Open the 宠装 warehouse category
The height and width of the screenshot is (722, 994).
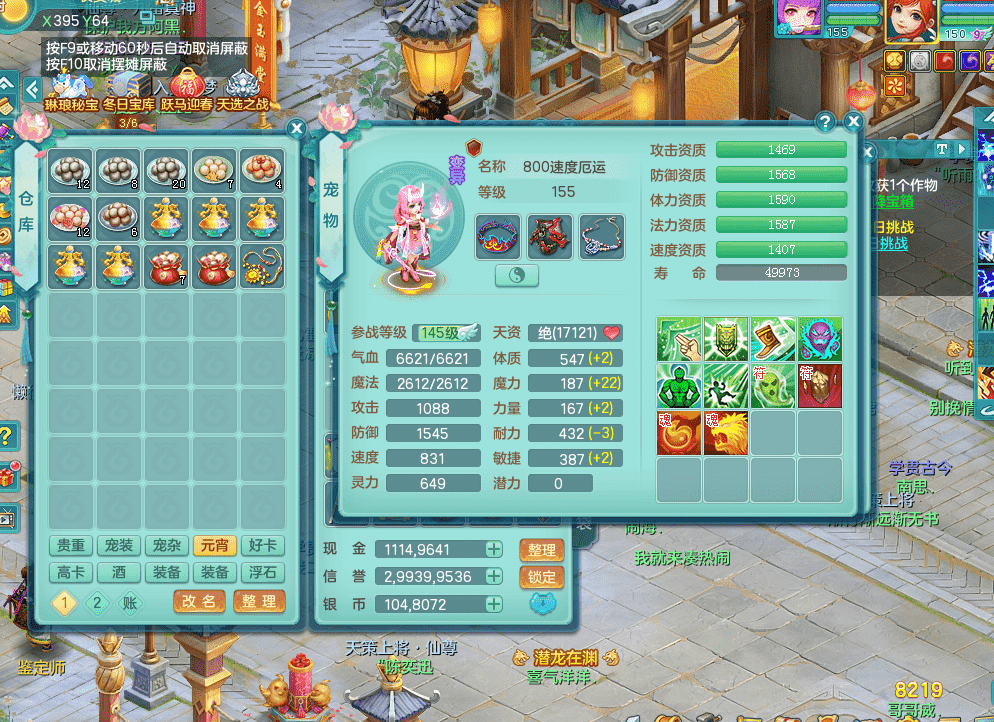pos(119,546)
